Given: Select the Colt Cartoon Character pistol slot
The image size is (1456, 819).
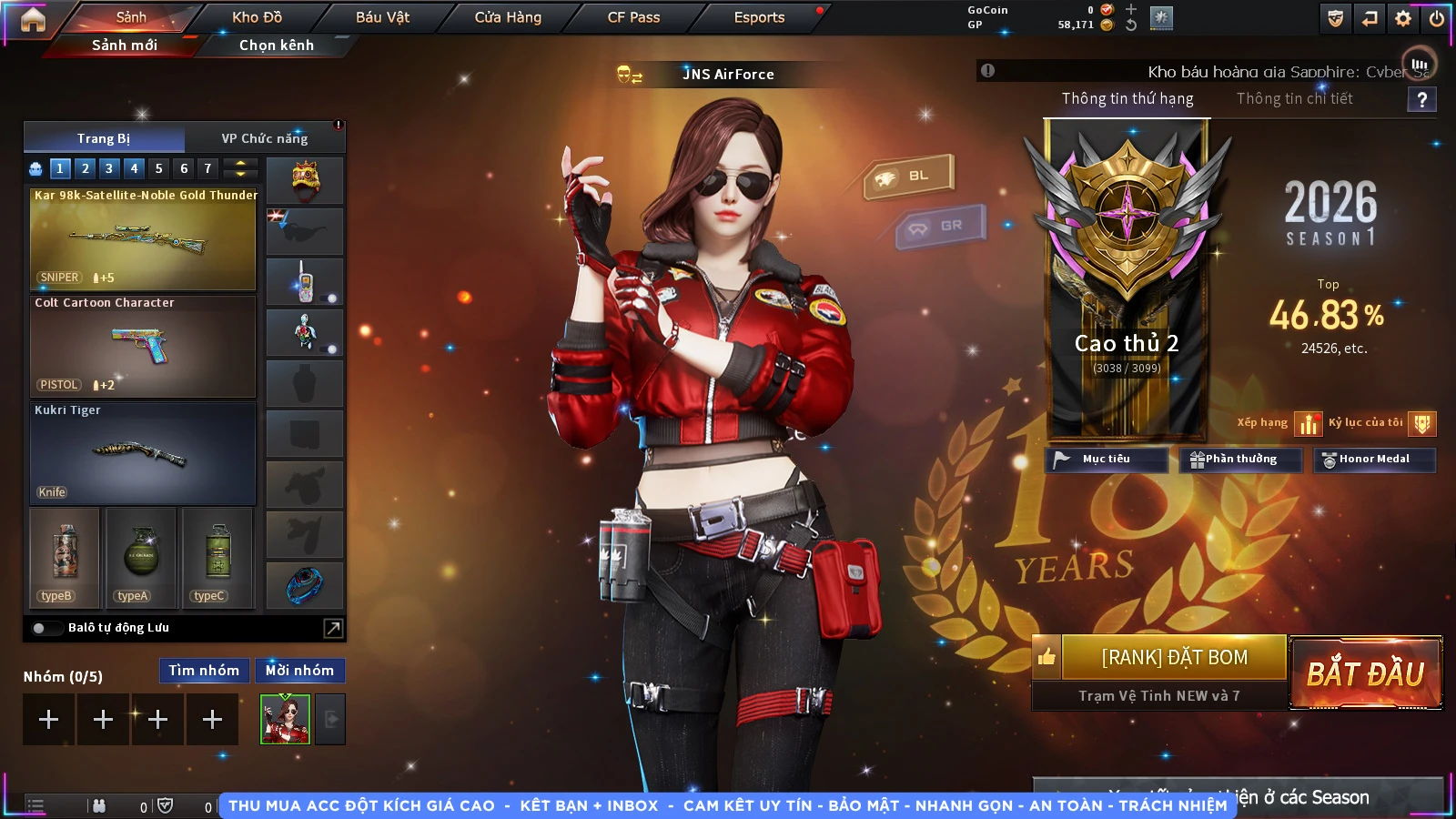Looking at the screenshot, I should coord(143,347).
